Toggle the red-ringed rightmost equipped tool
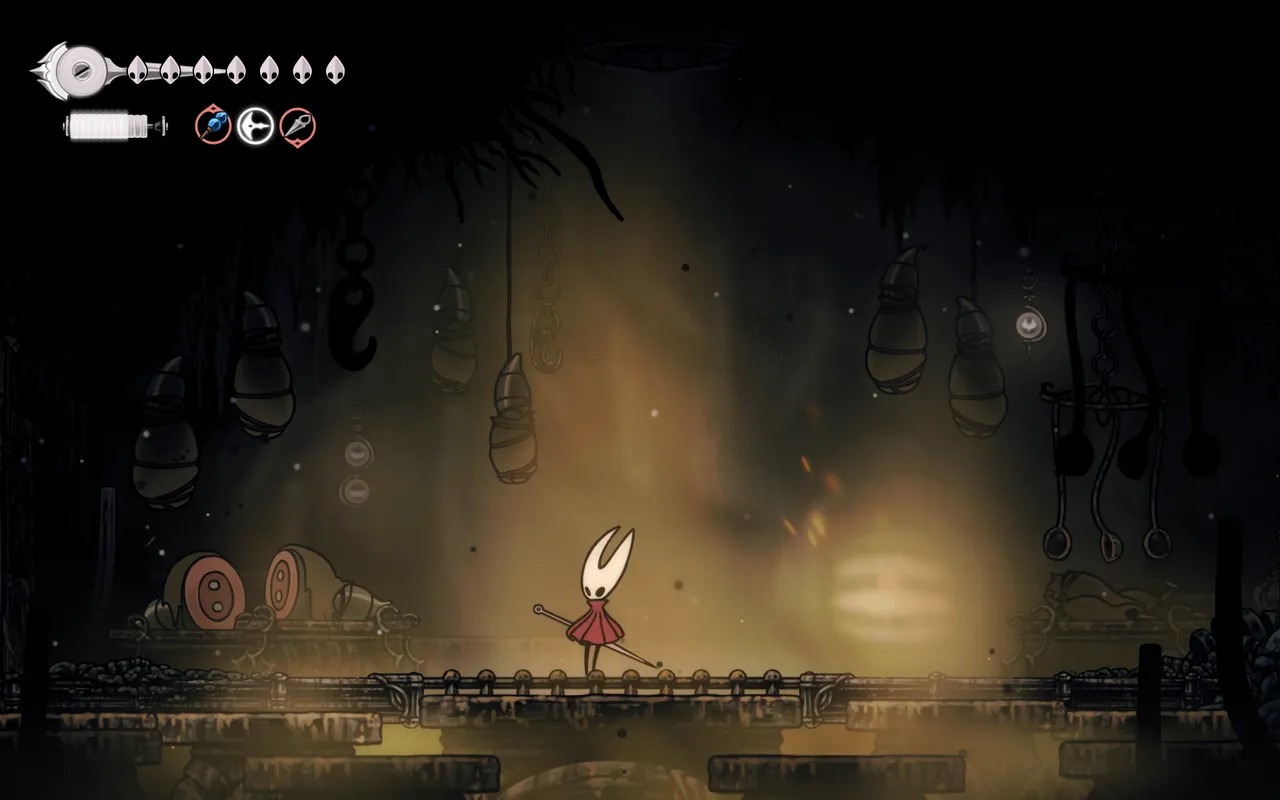 (x=296, y=125)
